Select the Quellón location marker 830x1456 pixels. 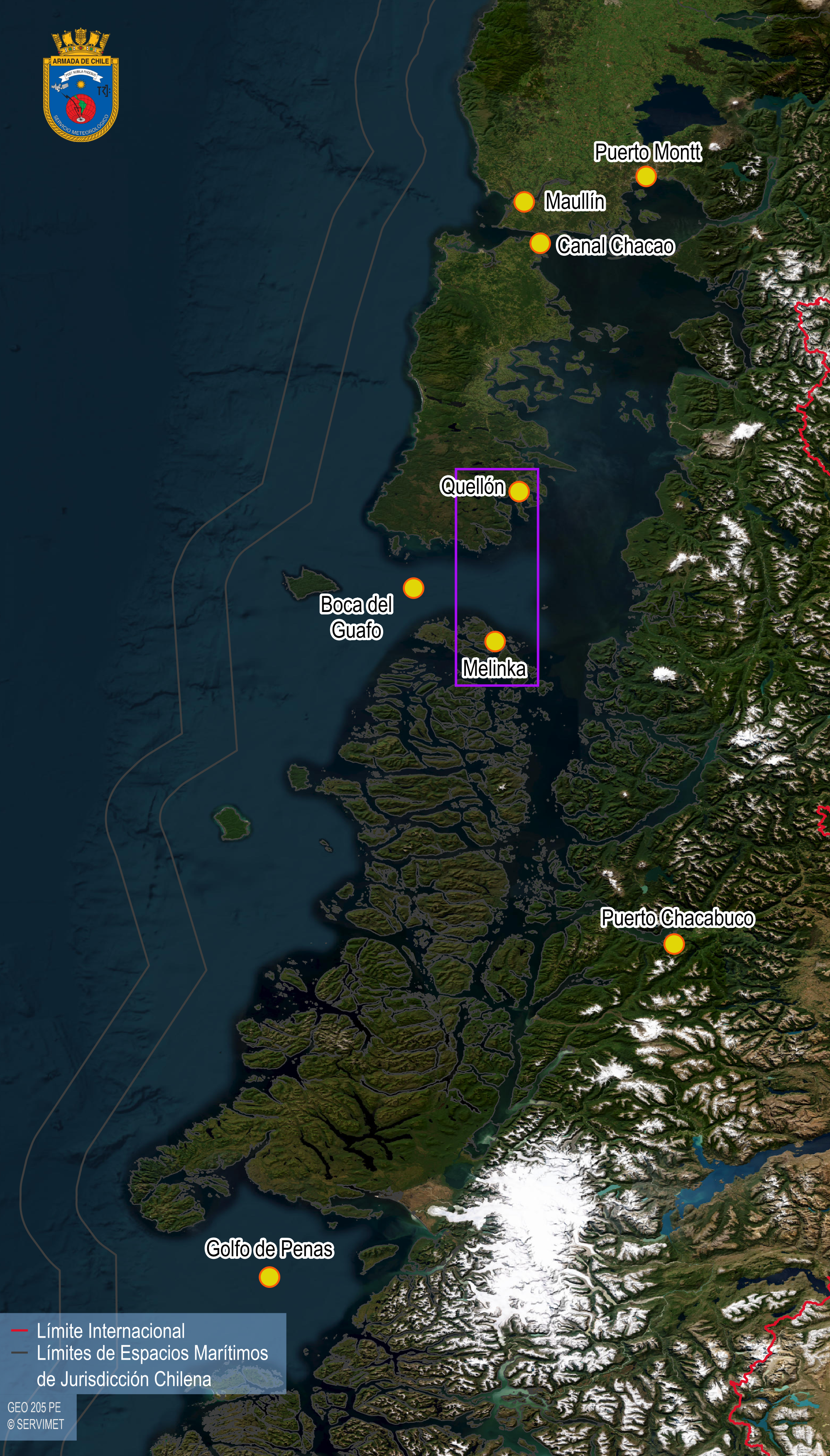click(518, 491)
